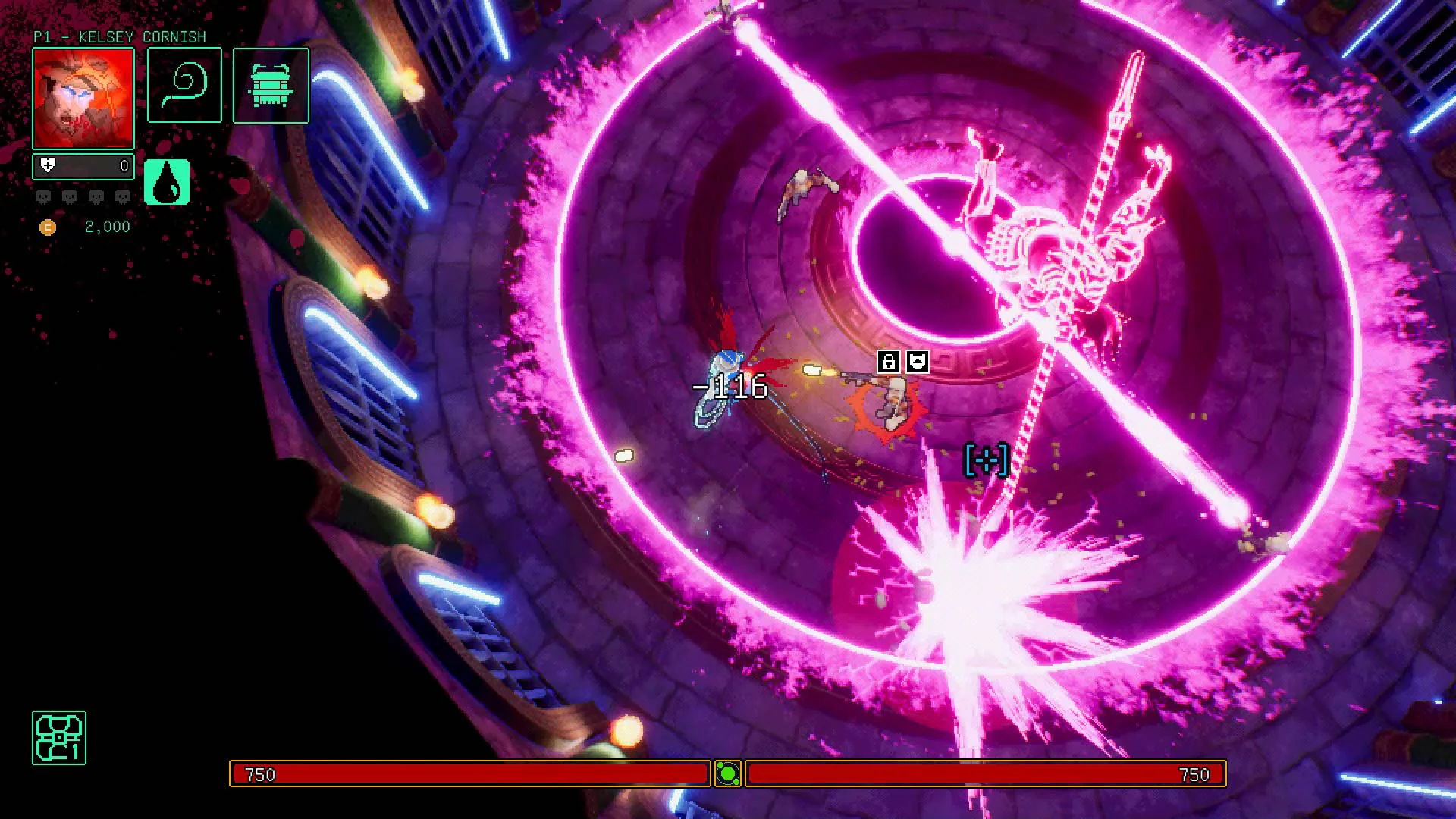
Task: Select the altar ability icon in the HUD
Action: point(272,86)
